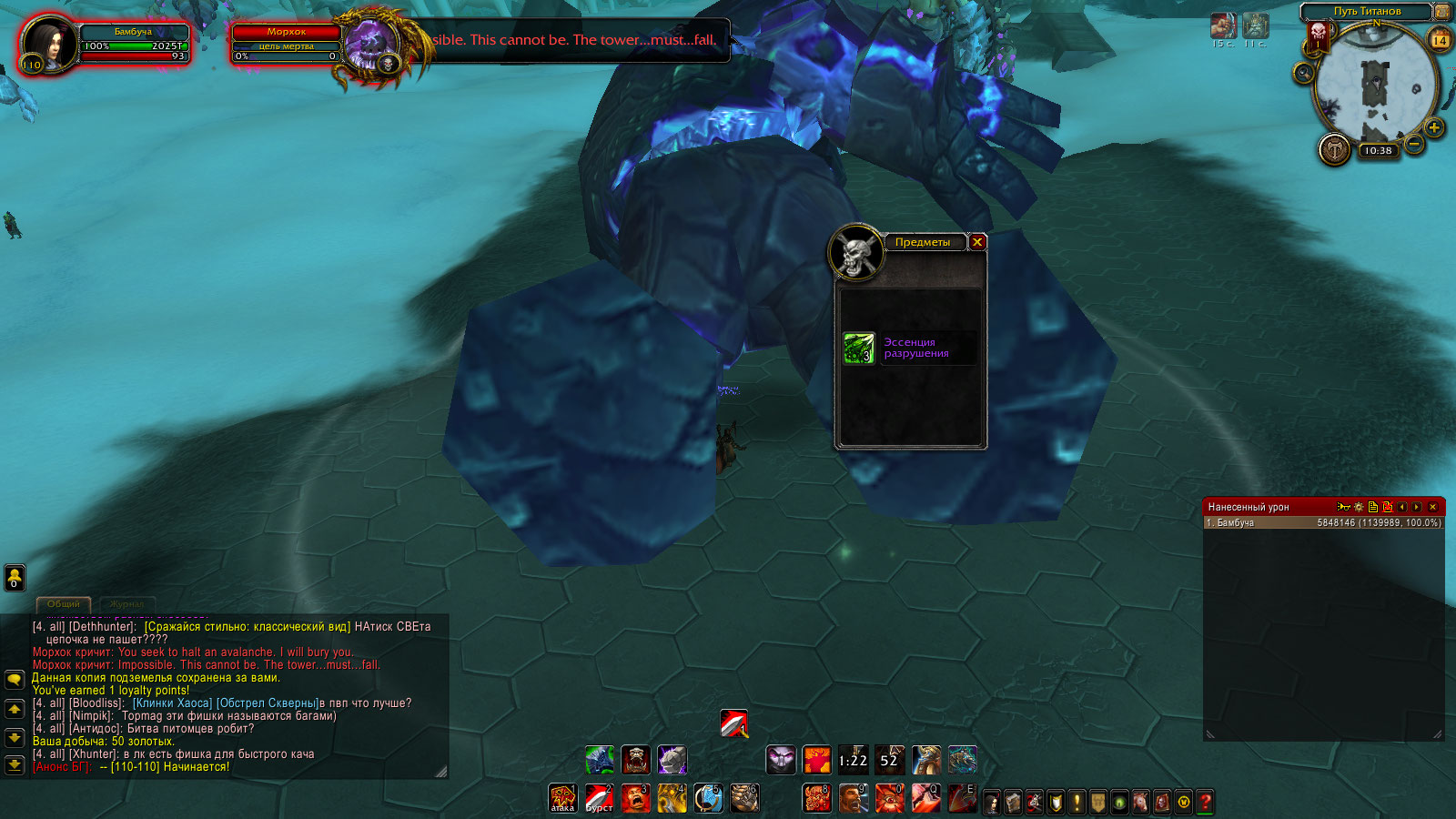Open damage meter gear settings

click(x=1359, y=507)
